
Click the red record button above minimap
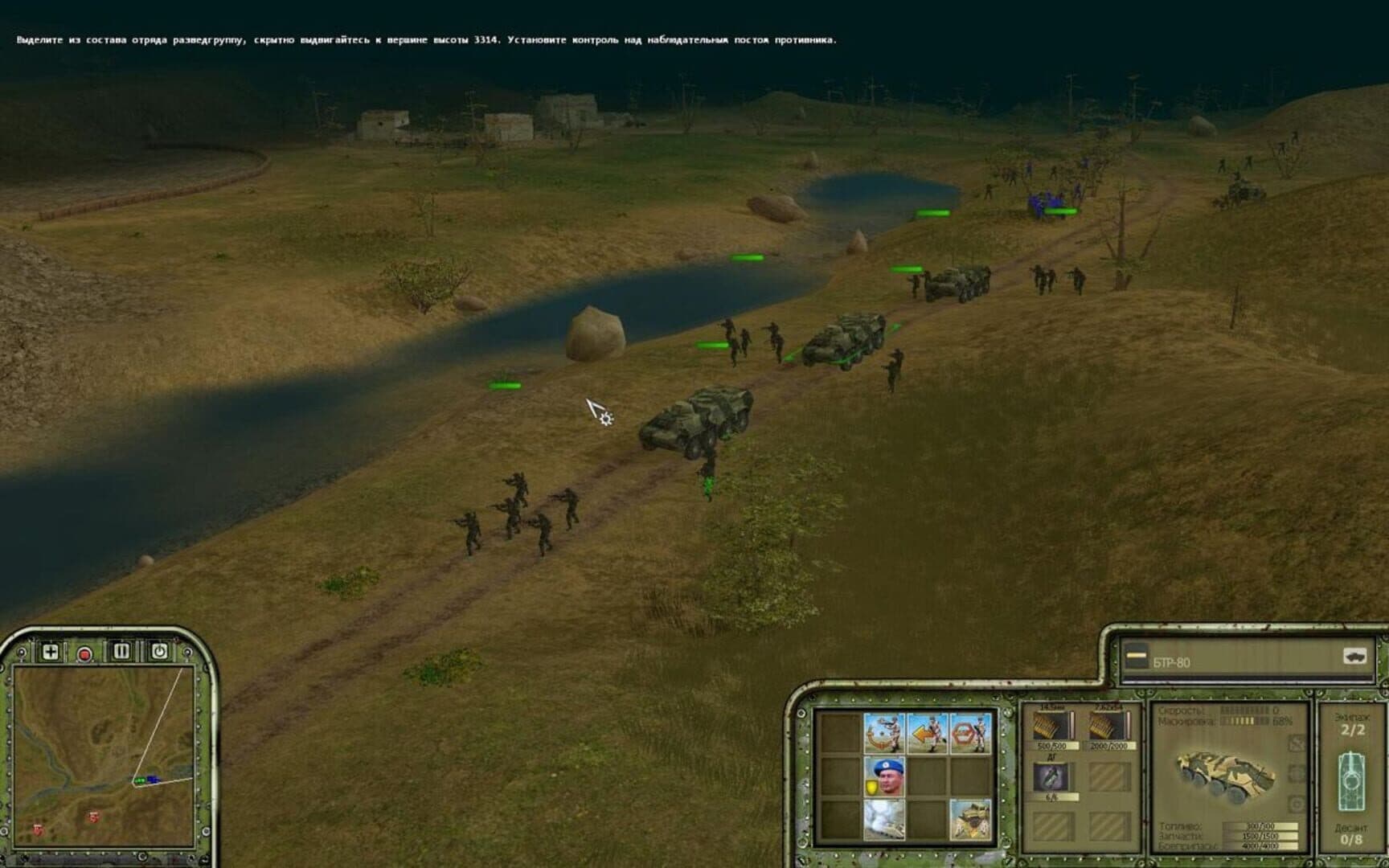pyautogui.click(x=84, y=653)
